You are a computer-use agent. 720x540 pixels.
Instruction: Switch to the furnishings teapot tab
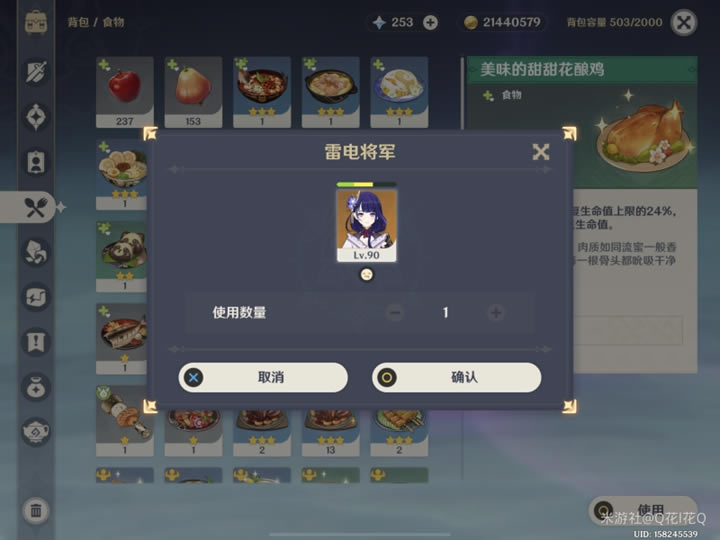coord(37,431)
